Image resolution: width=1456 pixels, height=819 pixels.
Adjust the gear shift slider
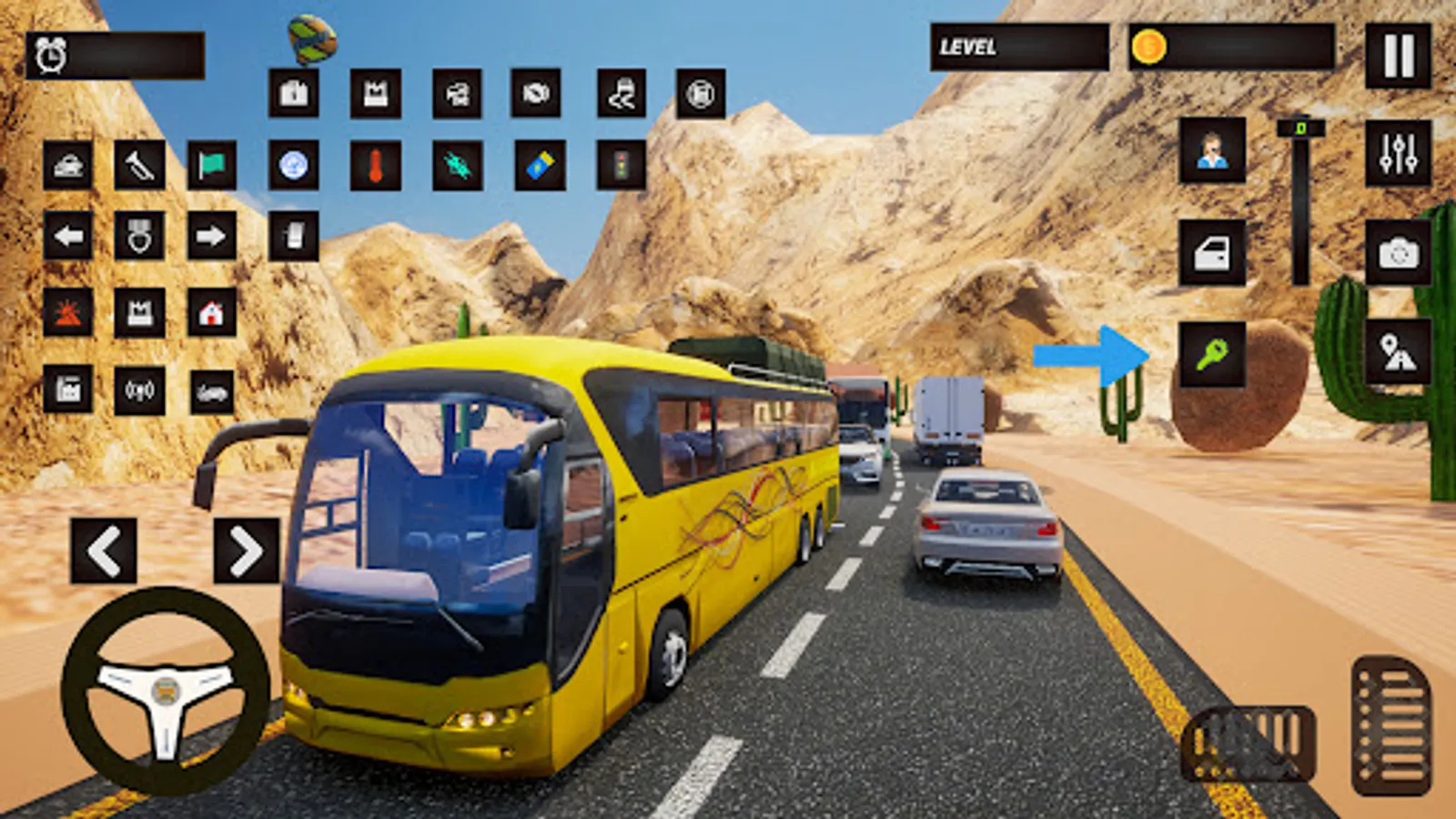click(x=1300, y=200)
